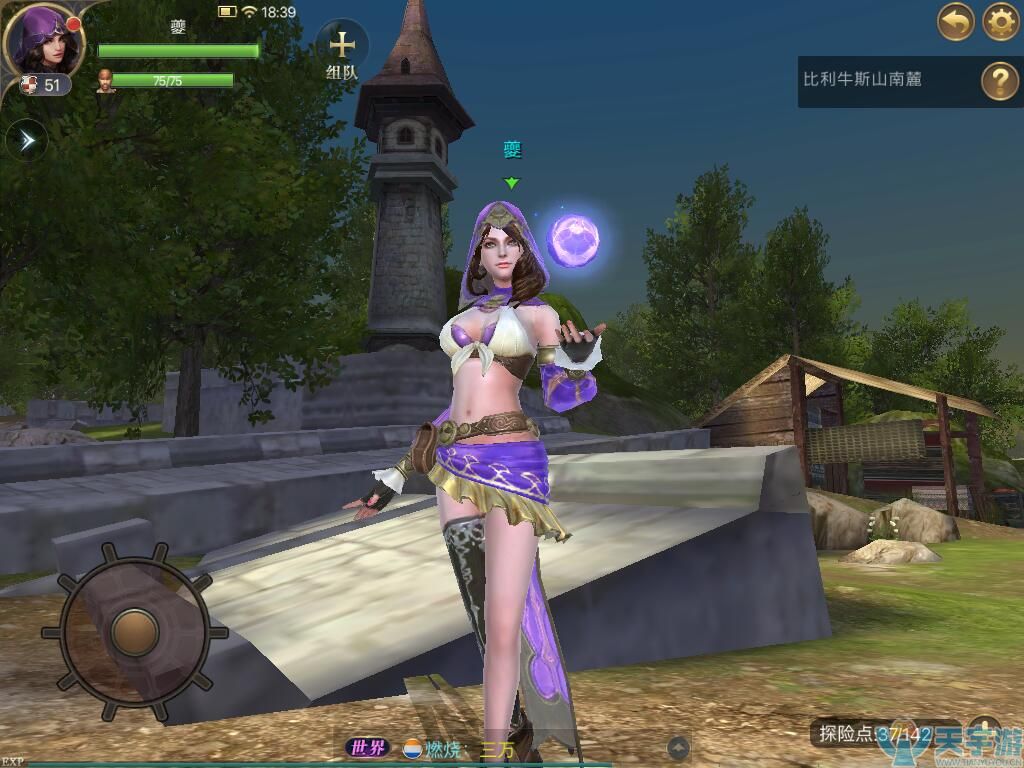The width and height of the screenshot is (1024, 768).
Task: Expand the left side arrow panel
Action: coord(26,141)
